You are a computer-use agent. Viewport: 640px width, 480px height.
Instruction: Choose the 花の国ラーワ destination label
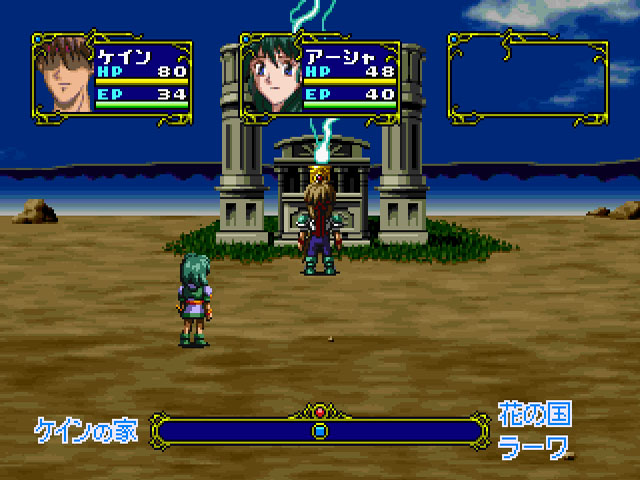(535, 430)
